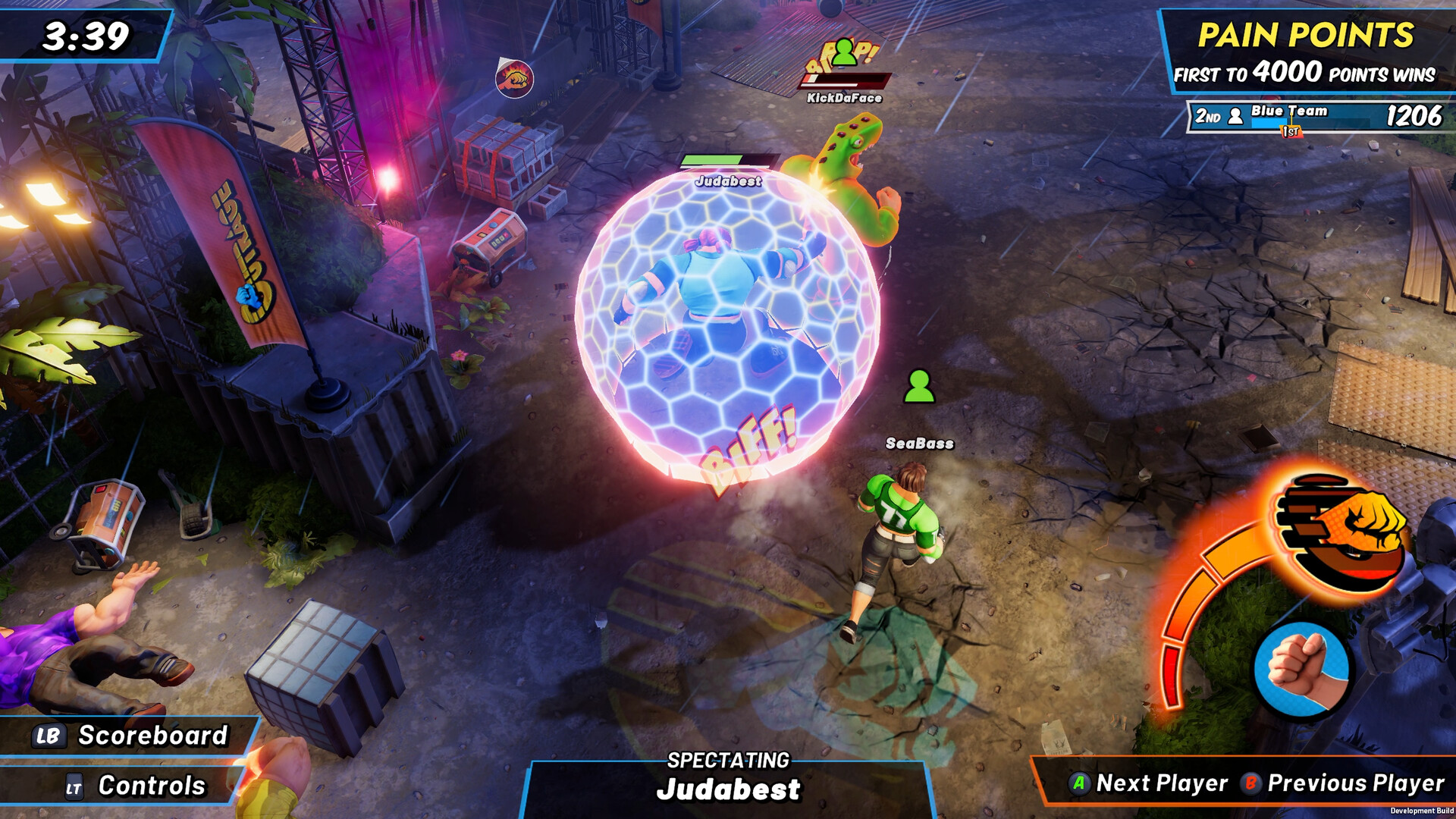The image size is (1456, 819).
Task: Show the Controls panel
Action: coord(135,786)
